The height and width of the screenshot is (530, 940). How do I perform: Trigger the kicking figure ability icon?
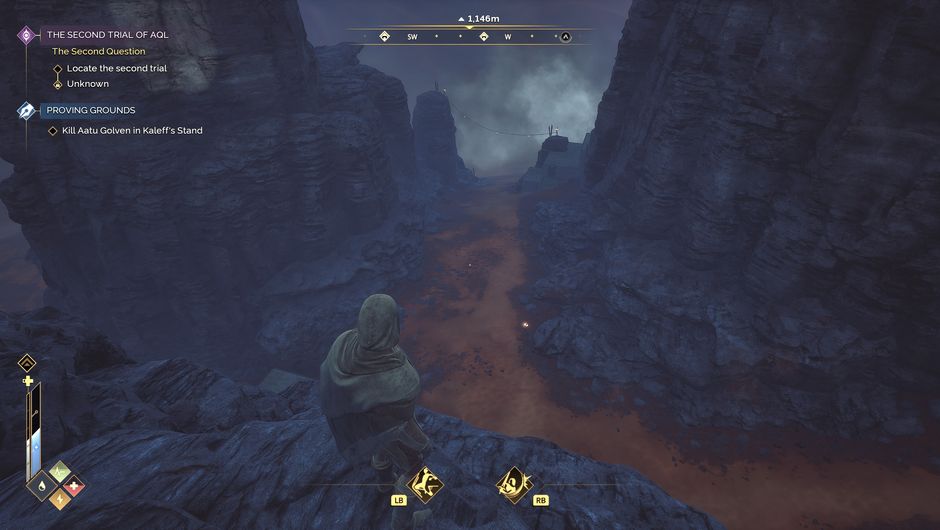tap(423, 482)
